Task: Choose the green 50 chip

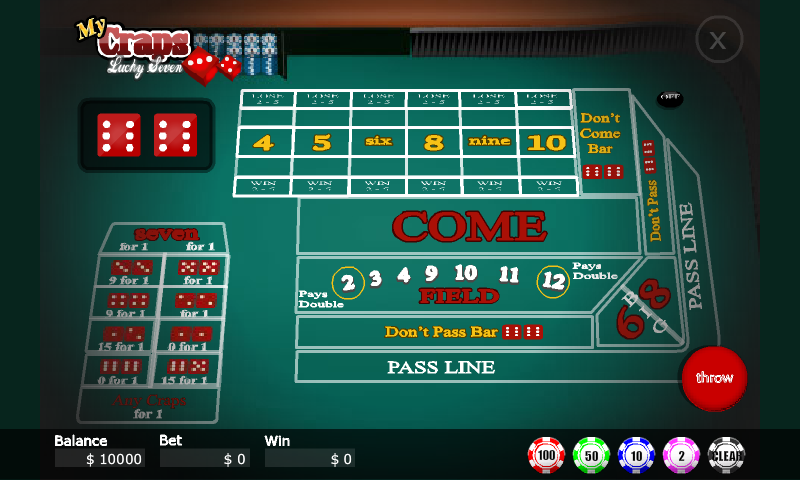Action: (x=591, y=455)
